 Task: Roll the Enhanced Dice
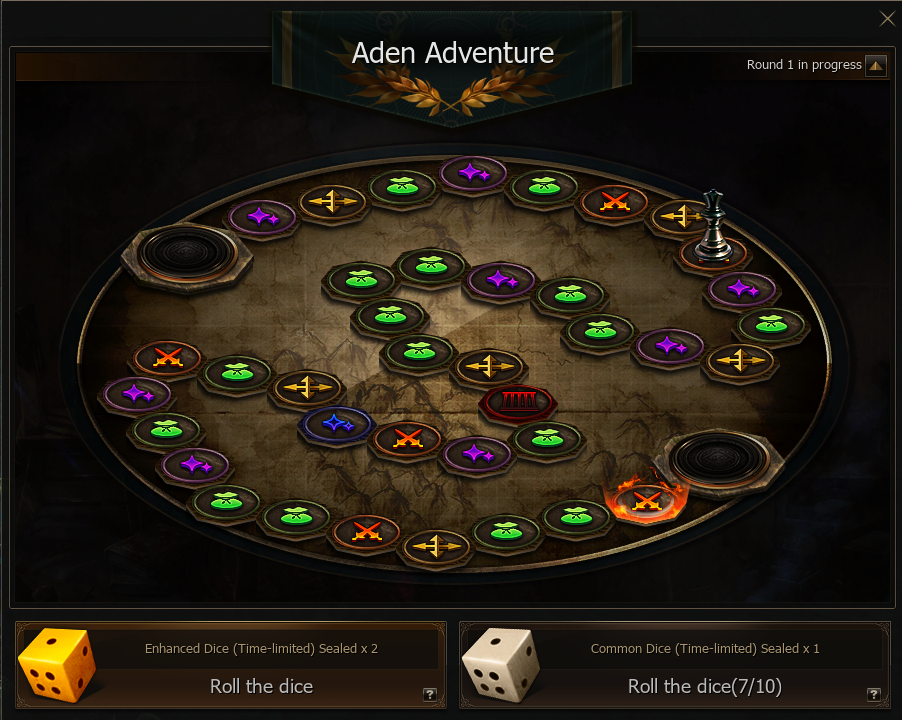click(x=261, y=686)
